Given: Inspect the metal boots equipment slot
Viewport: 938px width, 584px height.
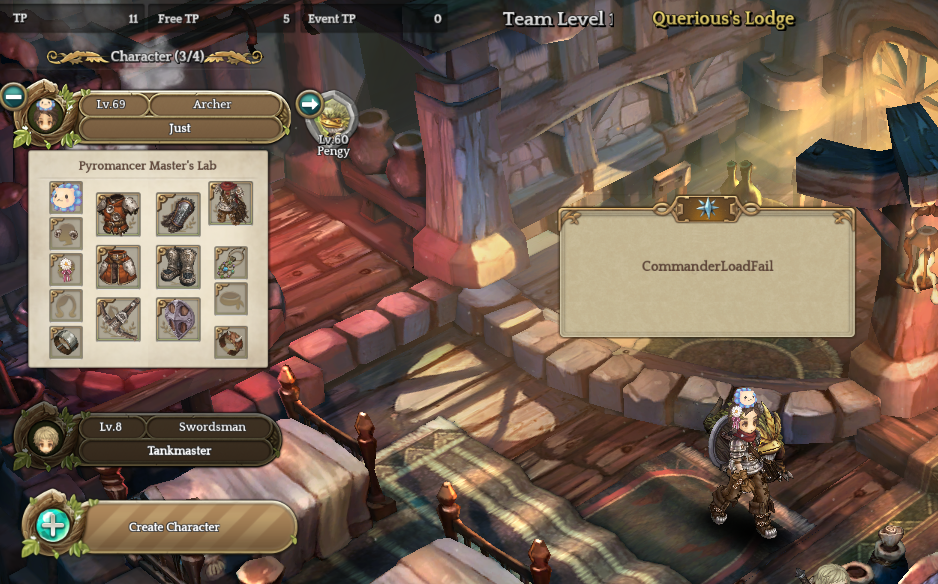Looking at the screenshot, I should coord(178,266).
